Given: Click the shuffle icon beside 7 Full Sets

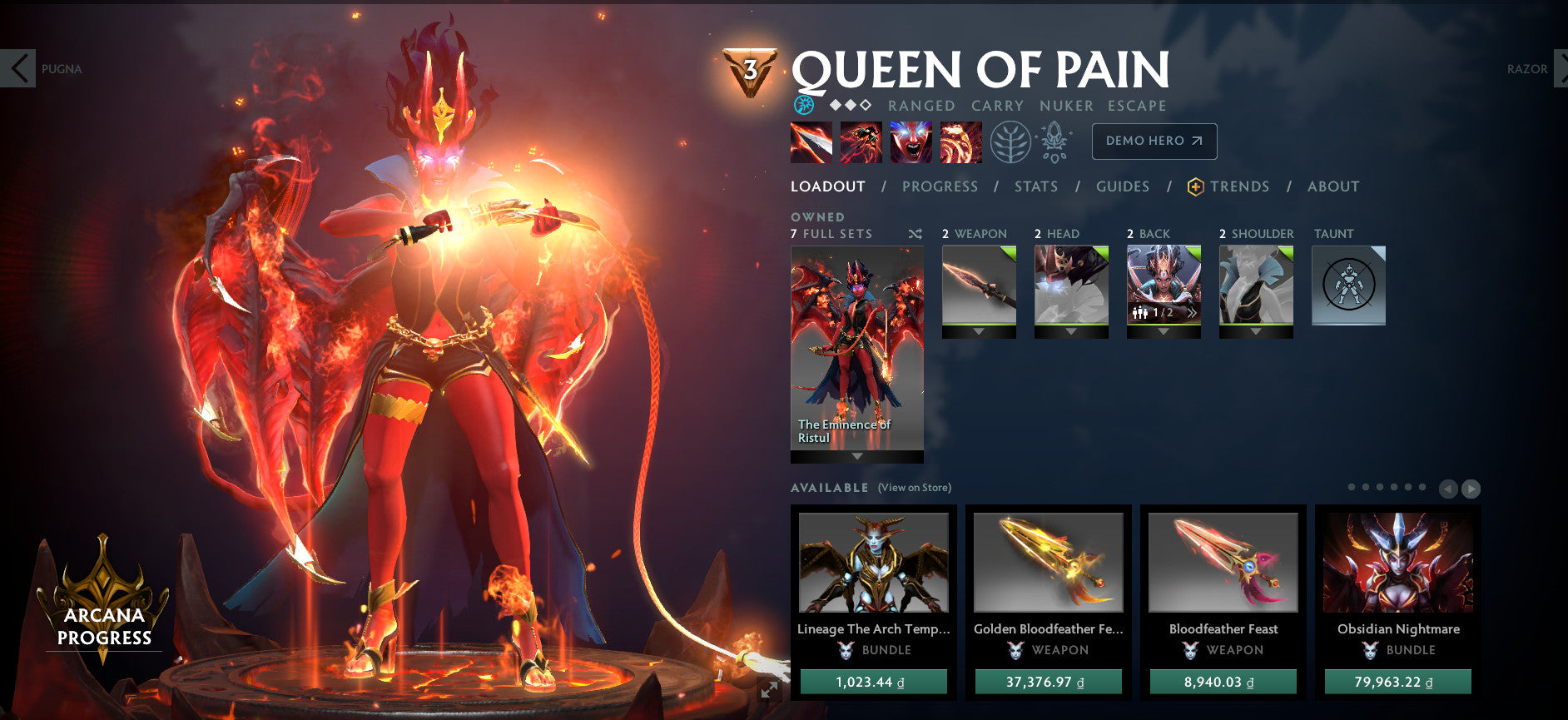Looking at the screenshot, I should (915, 234).
